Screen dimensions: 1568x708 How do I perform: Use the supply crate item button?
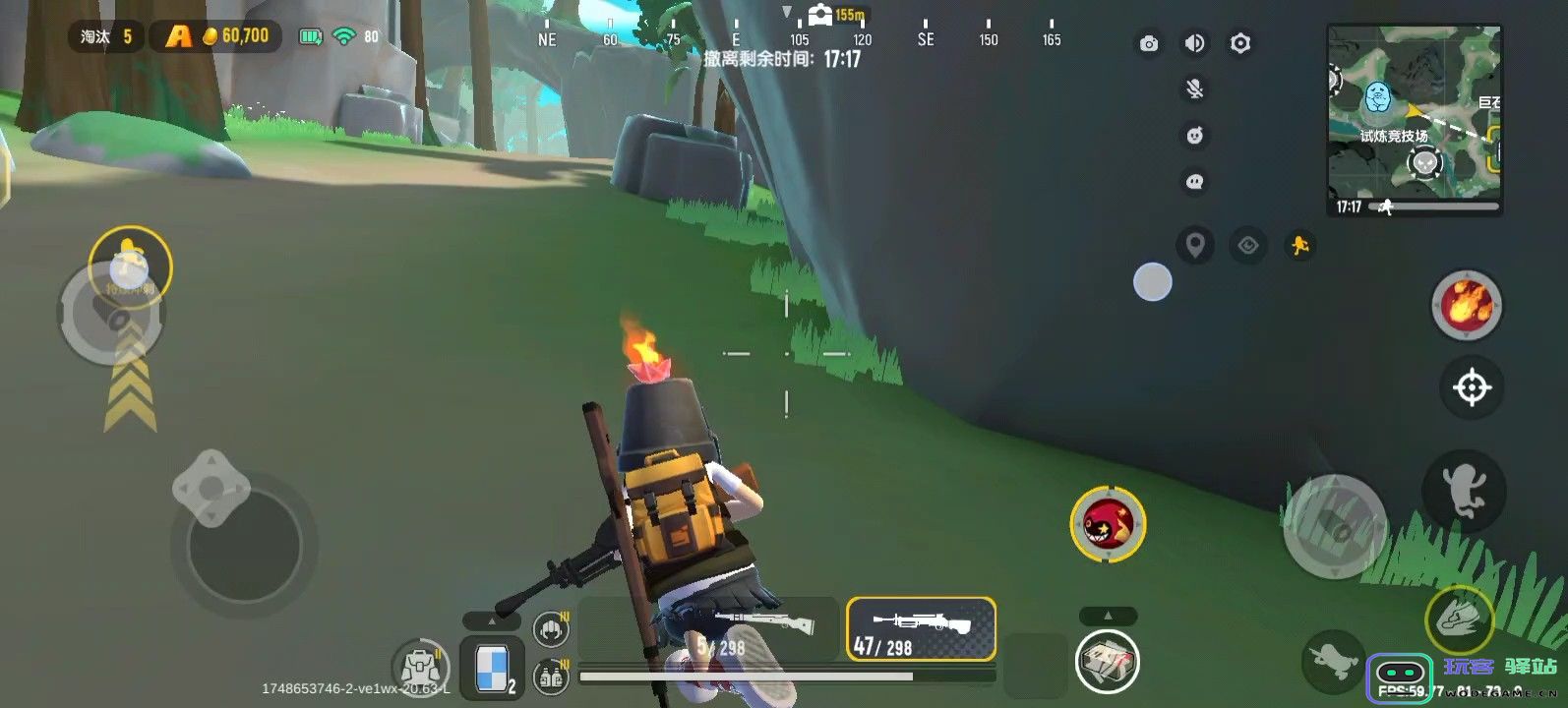coord(1107,660)
